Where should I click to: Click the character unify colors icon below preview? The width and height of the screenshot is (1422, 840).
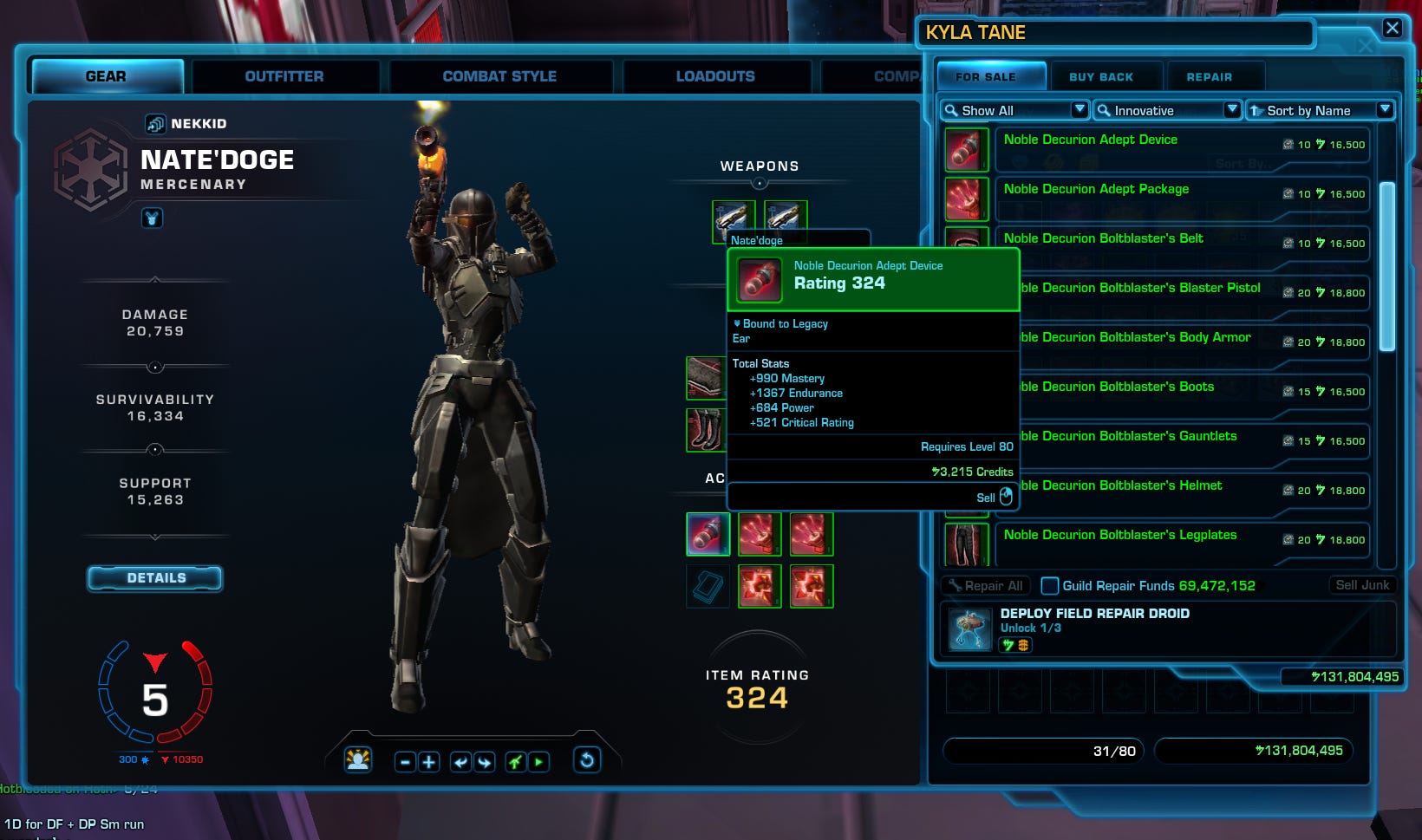358,759
